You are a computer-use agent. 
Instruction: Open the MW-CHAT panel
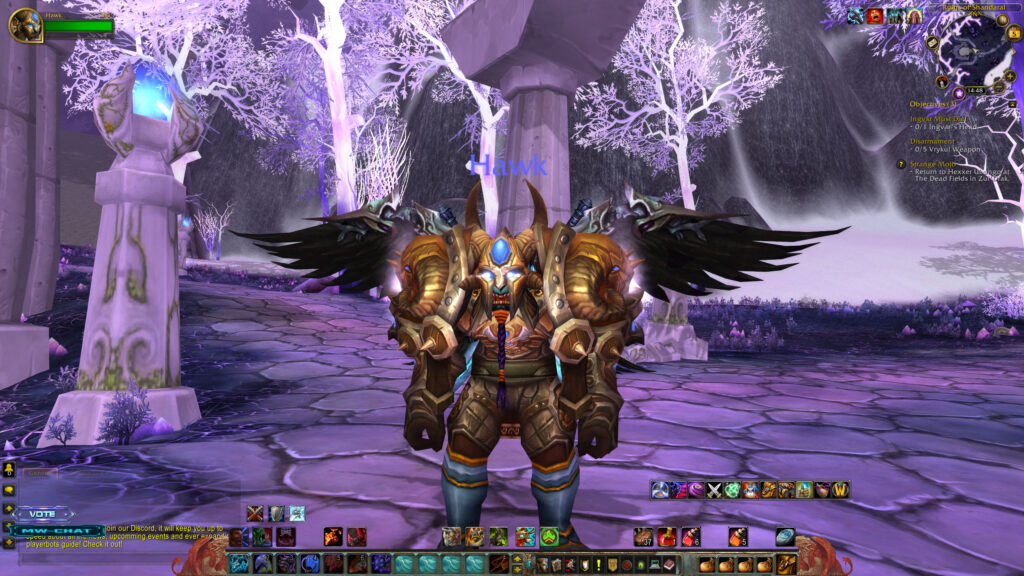(x=58, y=529)
